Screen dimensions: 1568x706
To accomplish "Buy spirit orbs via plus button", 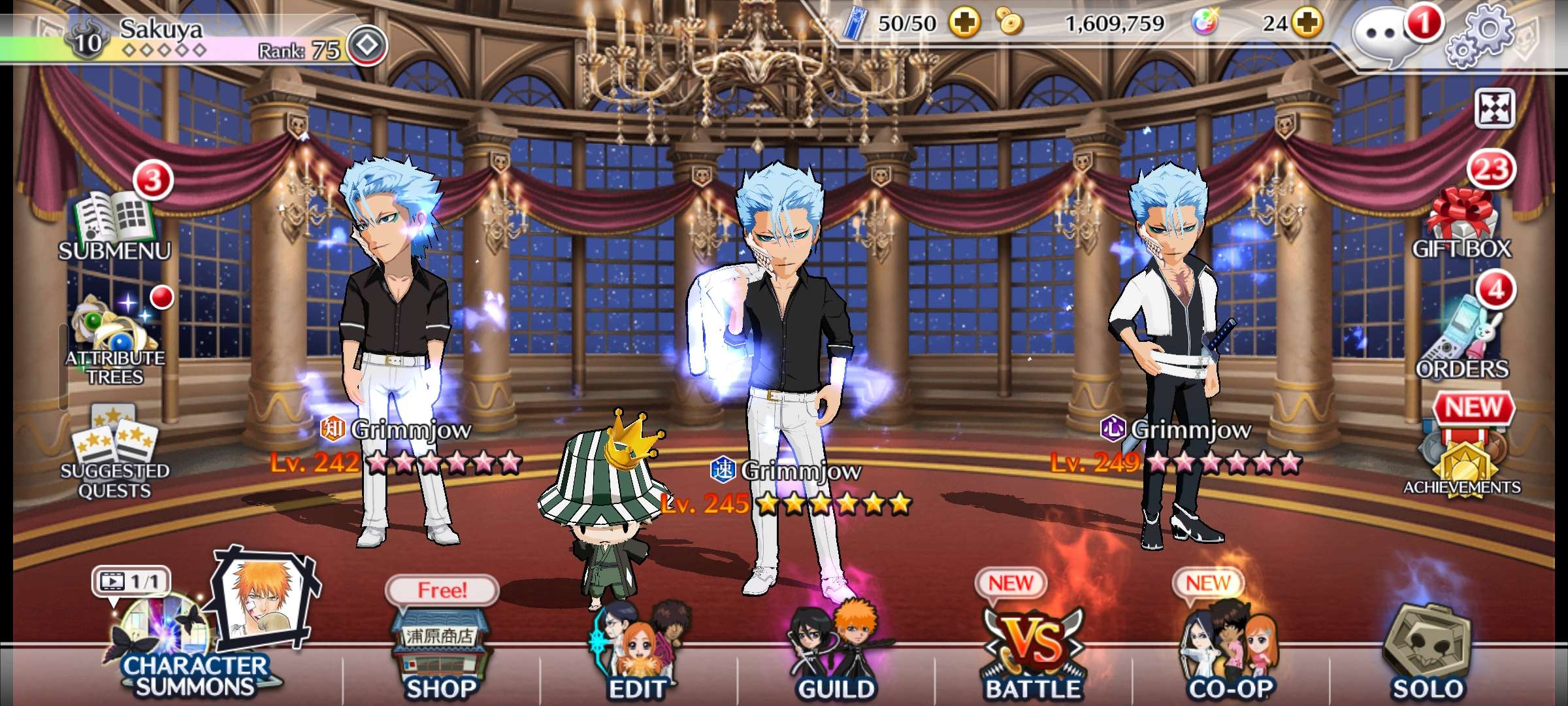I will pyautogui.click(x=1307, y=24).
